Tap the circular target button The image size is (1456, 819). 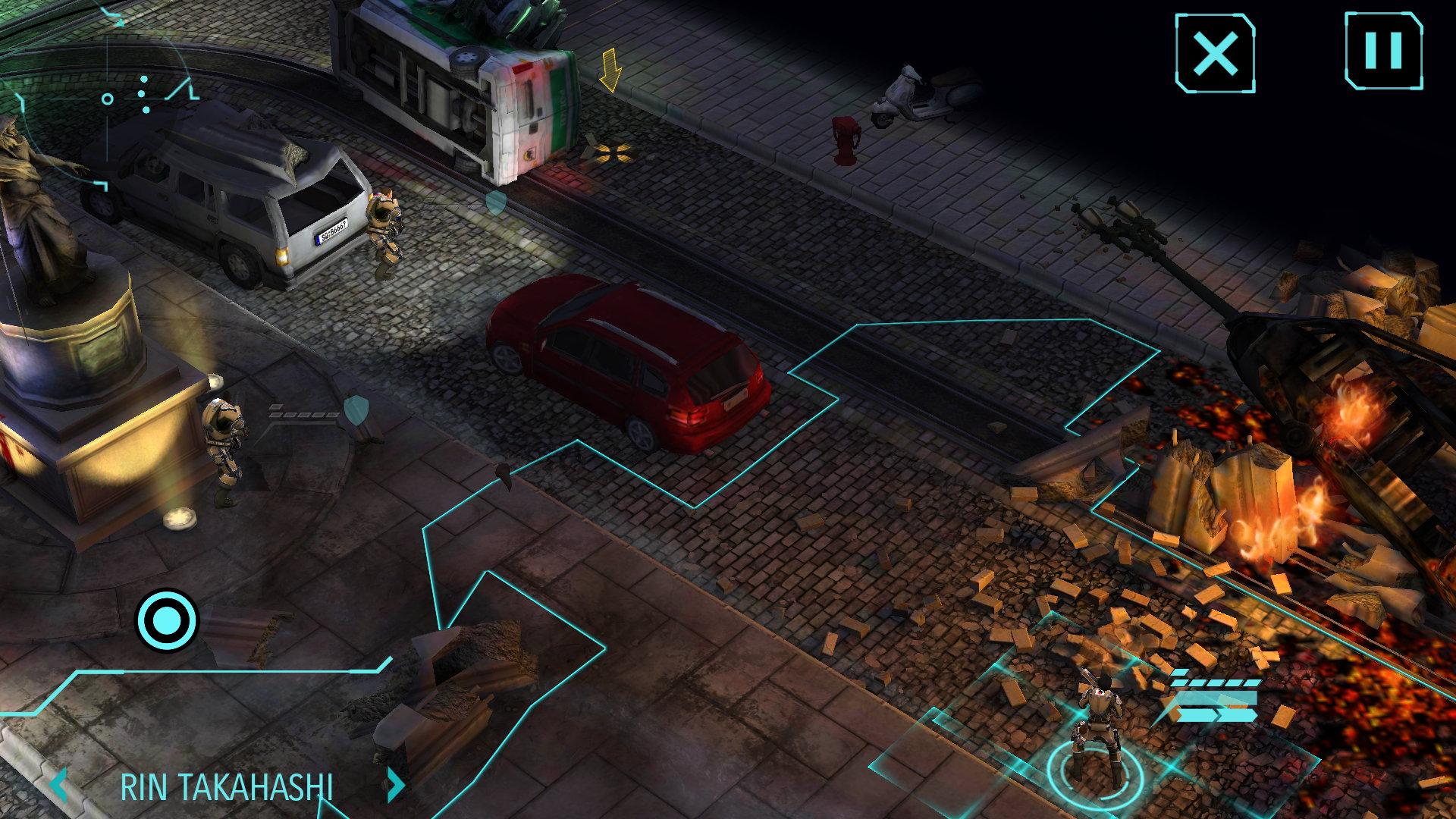pyautogui.click(x=166, y=621)
